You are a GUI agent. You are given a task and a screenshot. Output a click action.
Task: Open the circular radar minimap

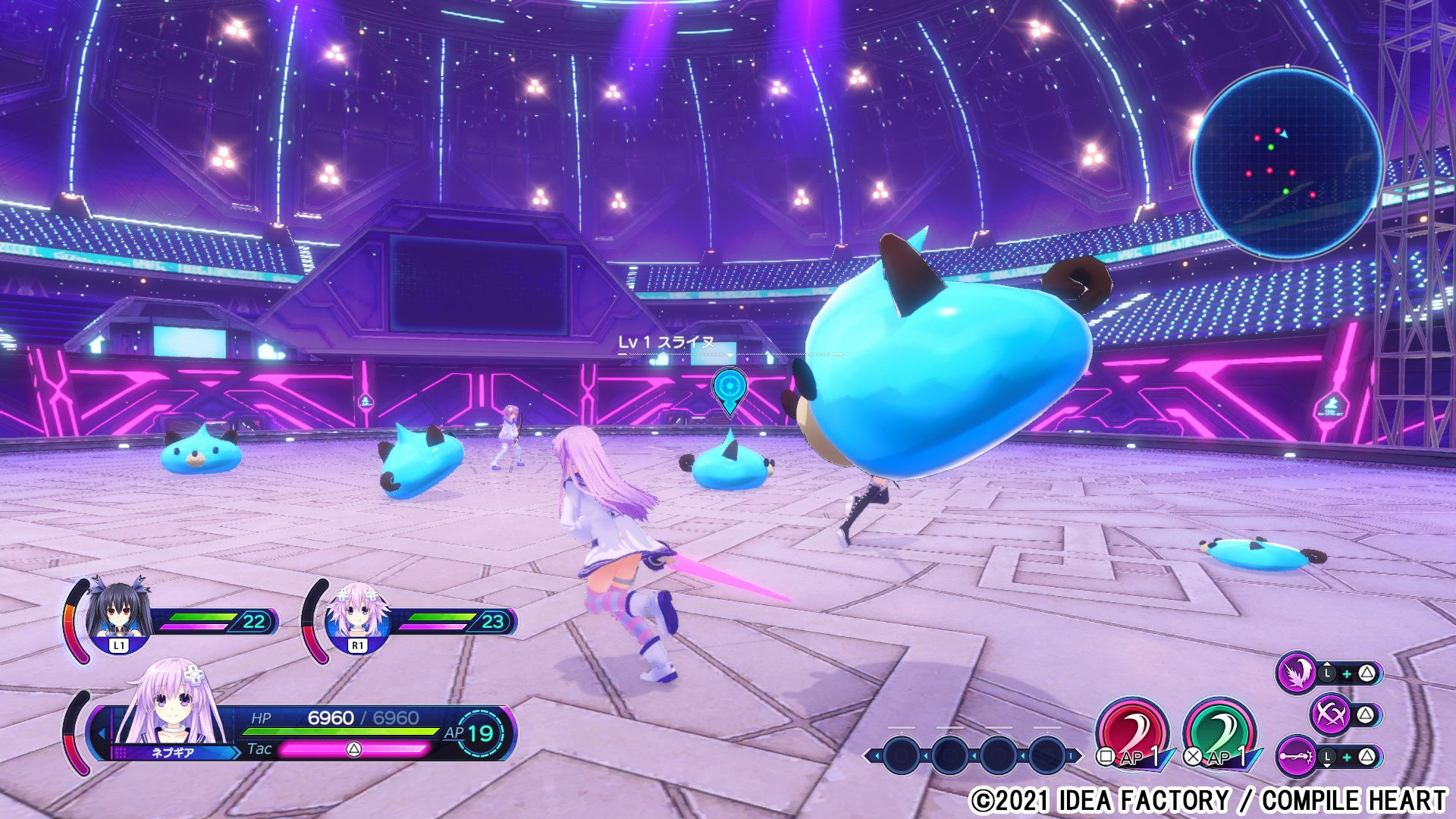pyautogui.click(x=1285, y=162)
